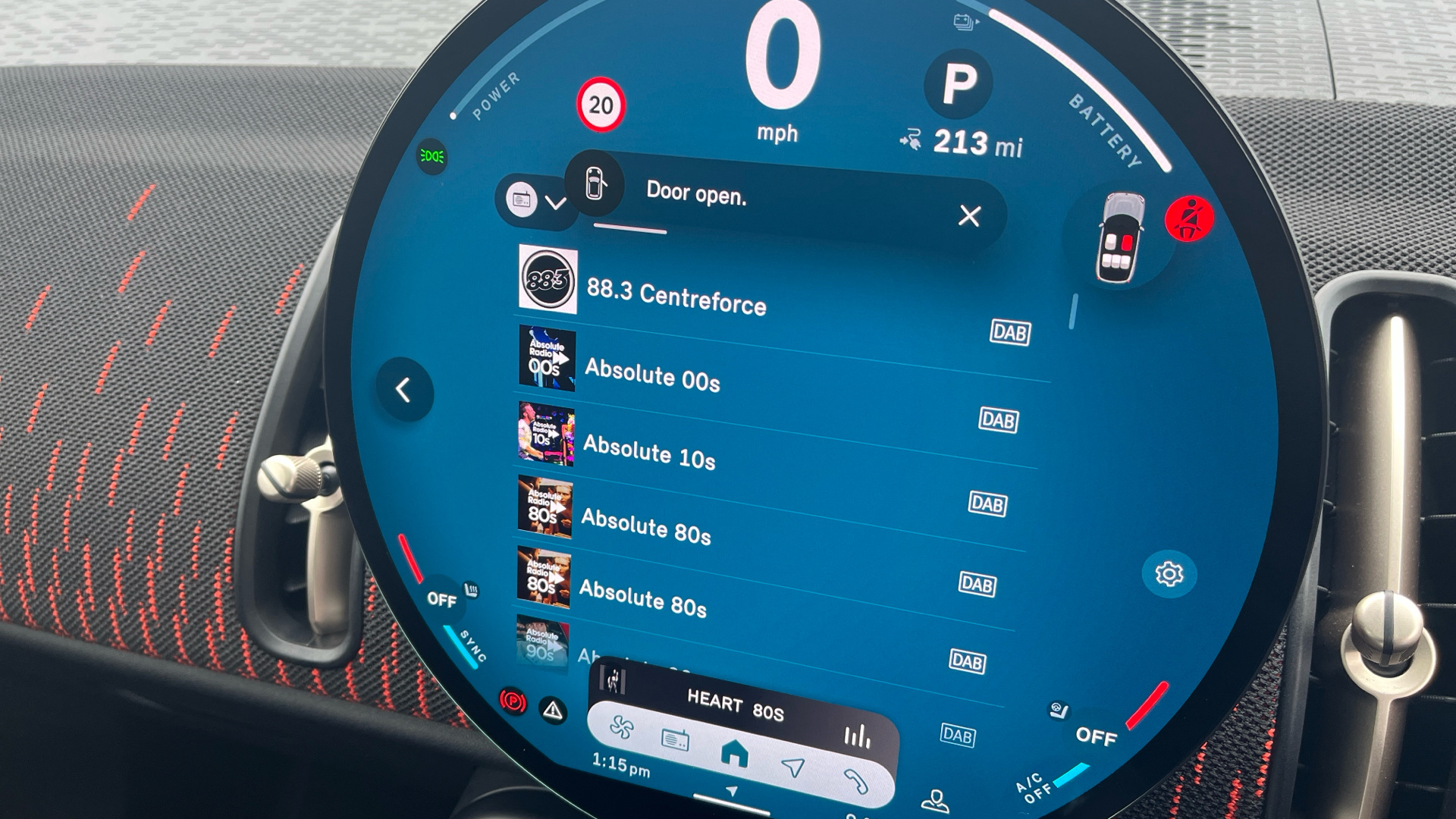This screenshot has height=819, width=1456.
Task: Open the gear settings button
Action: 1169,574
